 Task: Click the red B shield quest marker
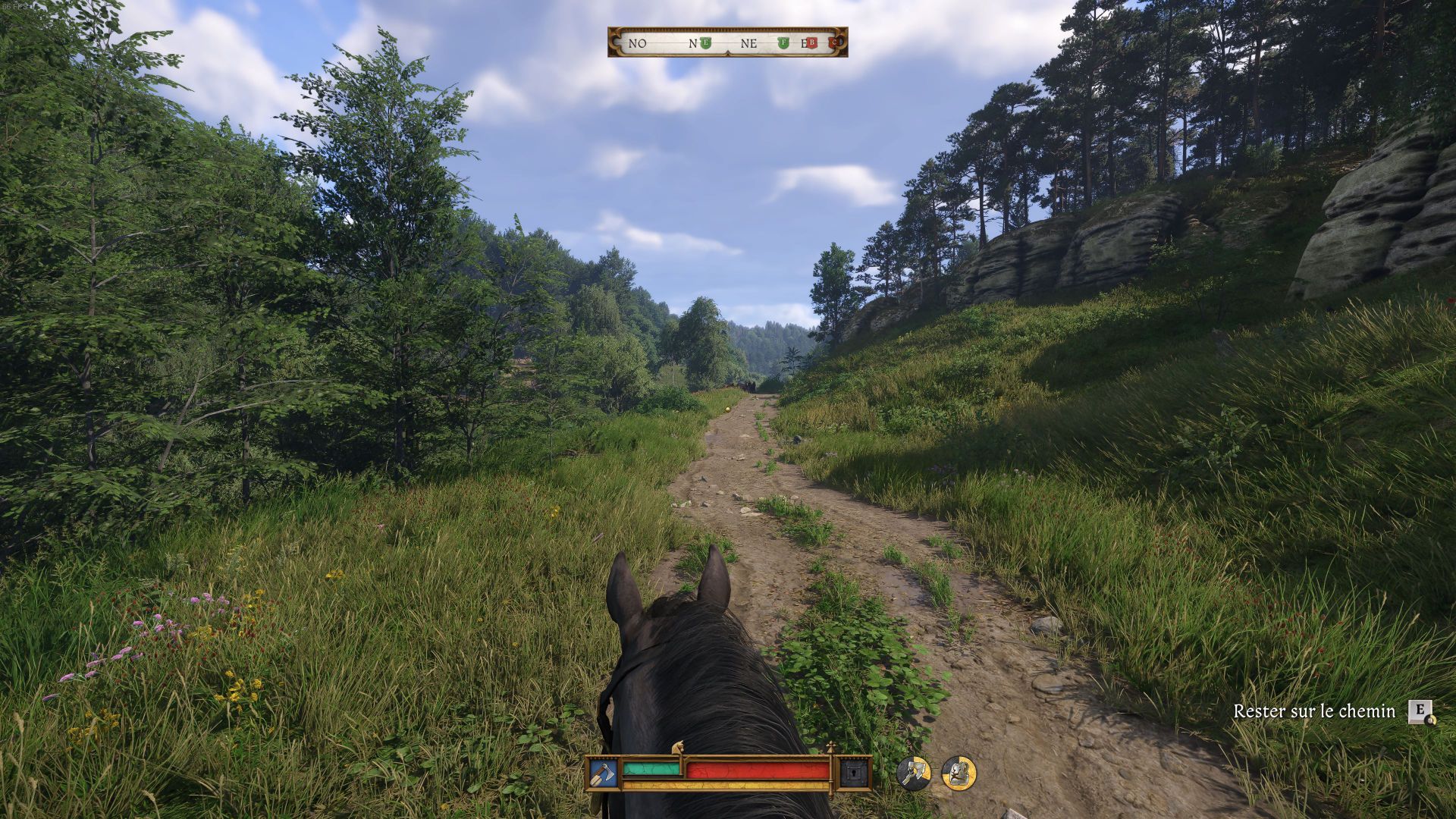(811, 43)
